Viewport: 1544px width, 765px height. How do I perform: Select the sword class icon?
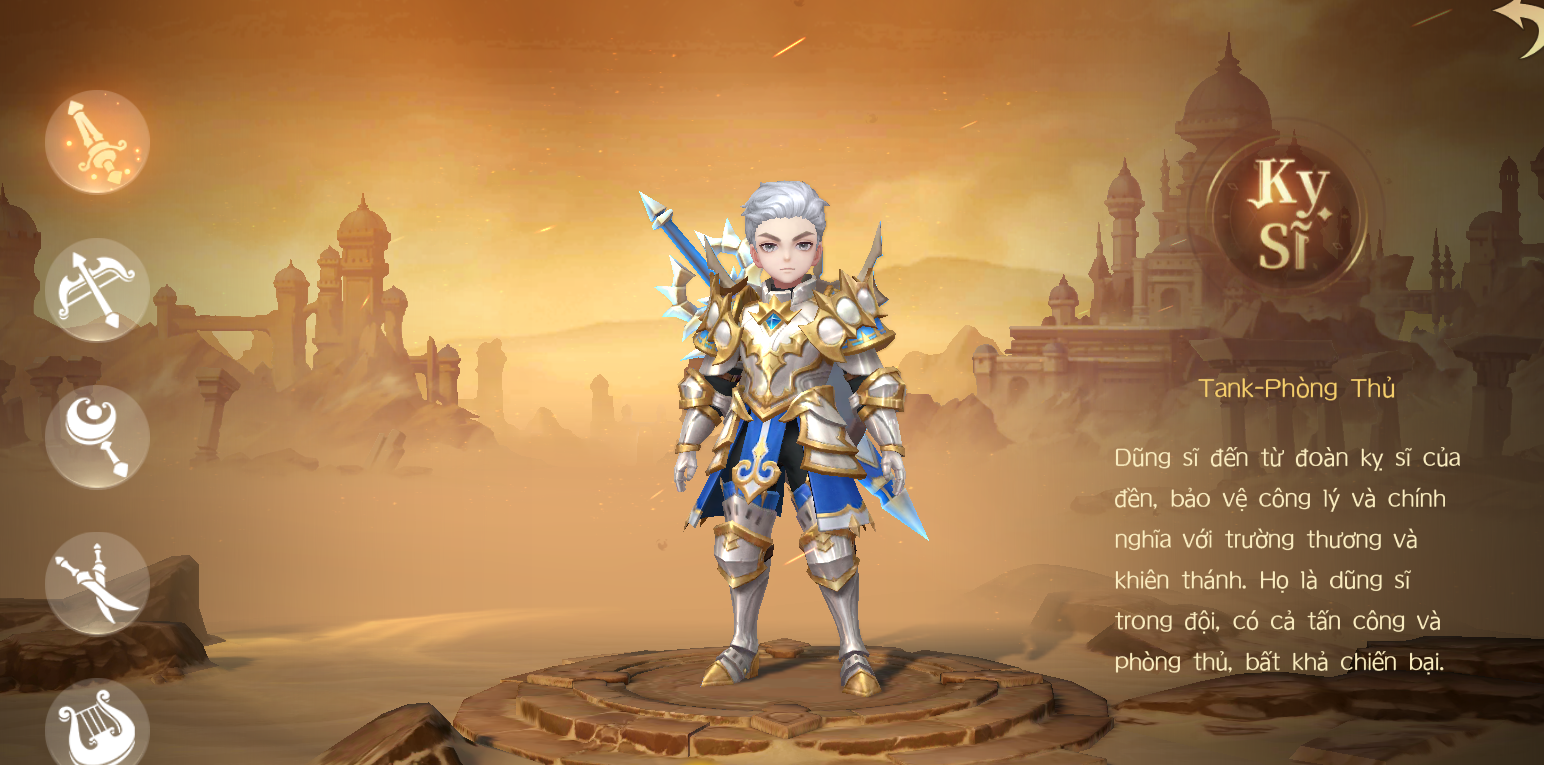click(97, 142)
